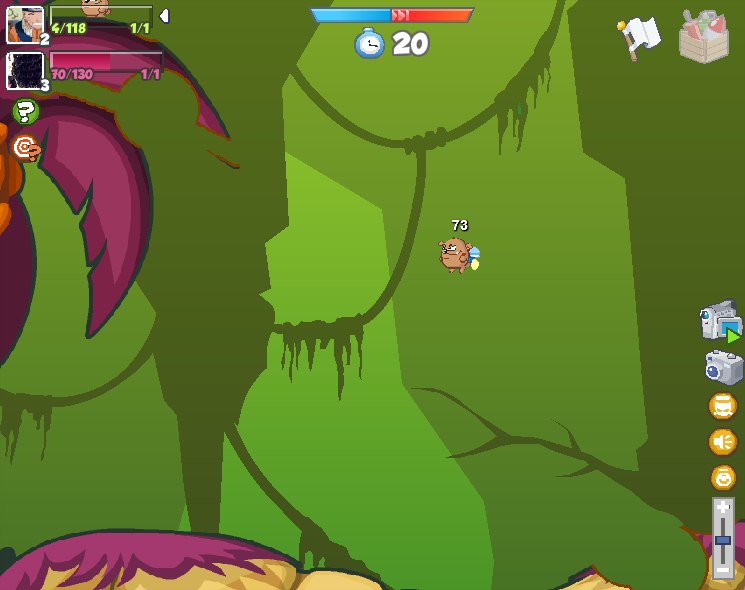Toggle sound with the orange speaker button
This screenshot has height=590, width=745.
[722, 441]
